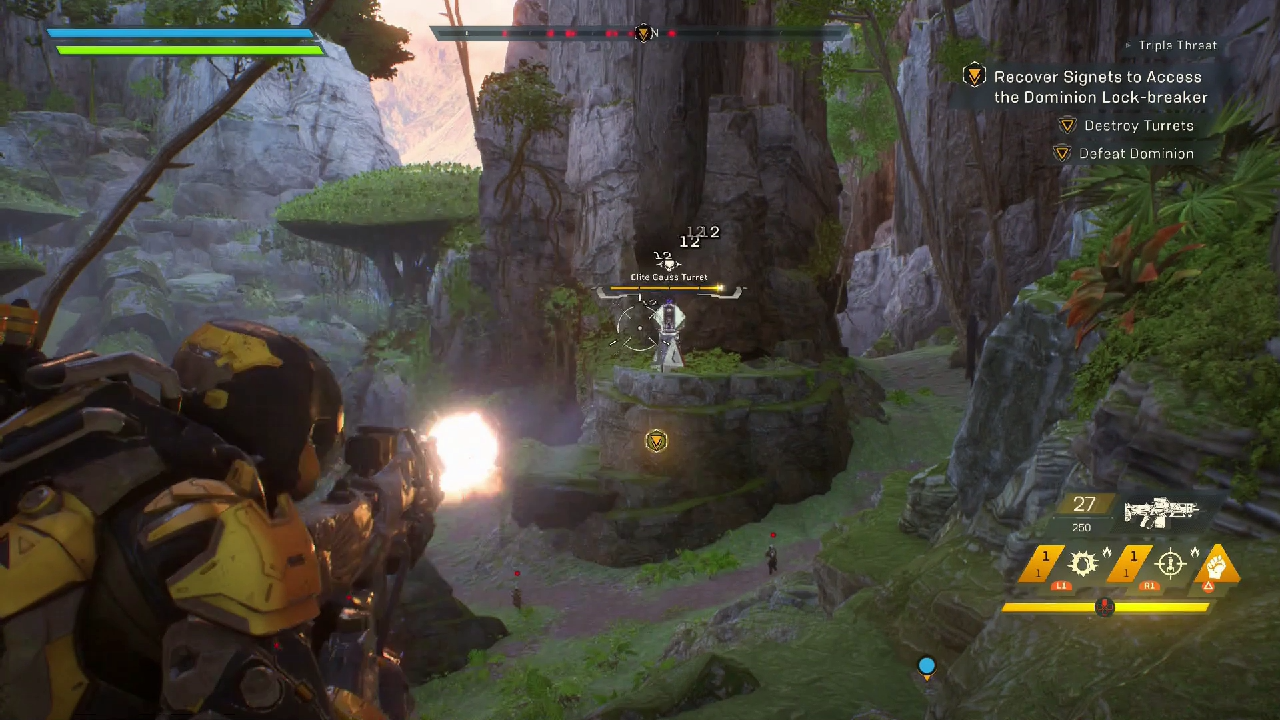Click the equipped rifle weapon icon
The height and width of the screenshot is (720, 1280).
[x=1160, y=512]
